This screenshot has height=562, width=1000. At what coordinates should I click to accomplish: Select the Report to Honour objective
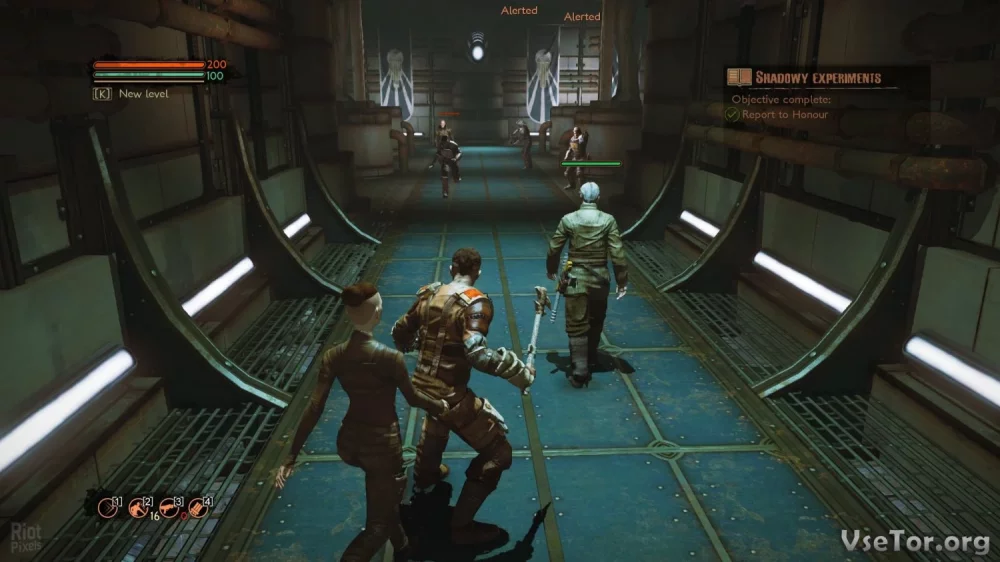pyautogui.click(x=784, y=115)
